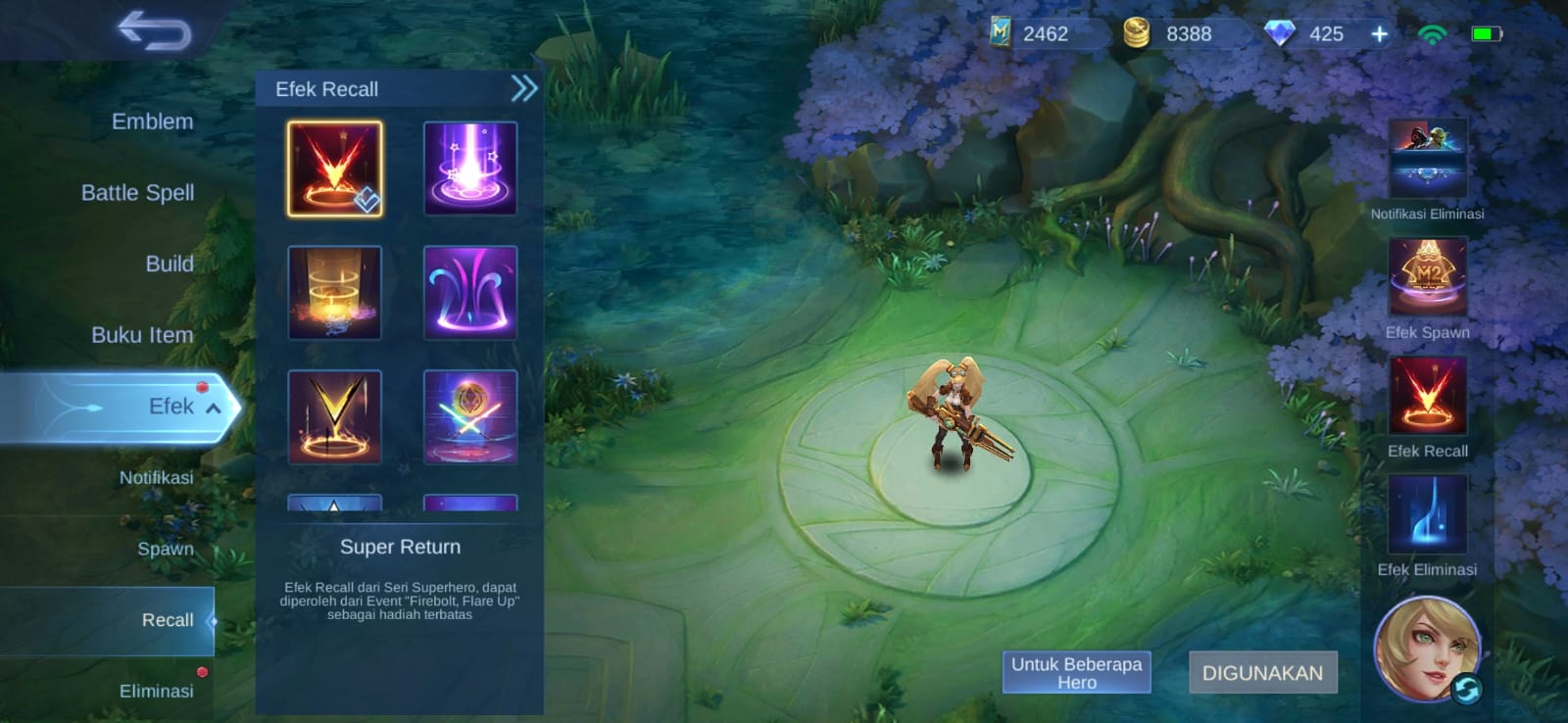Select the Notifikasi sub-tab
The image size is (1568, 723).
[x=156, y=478]
